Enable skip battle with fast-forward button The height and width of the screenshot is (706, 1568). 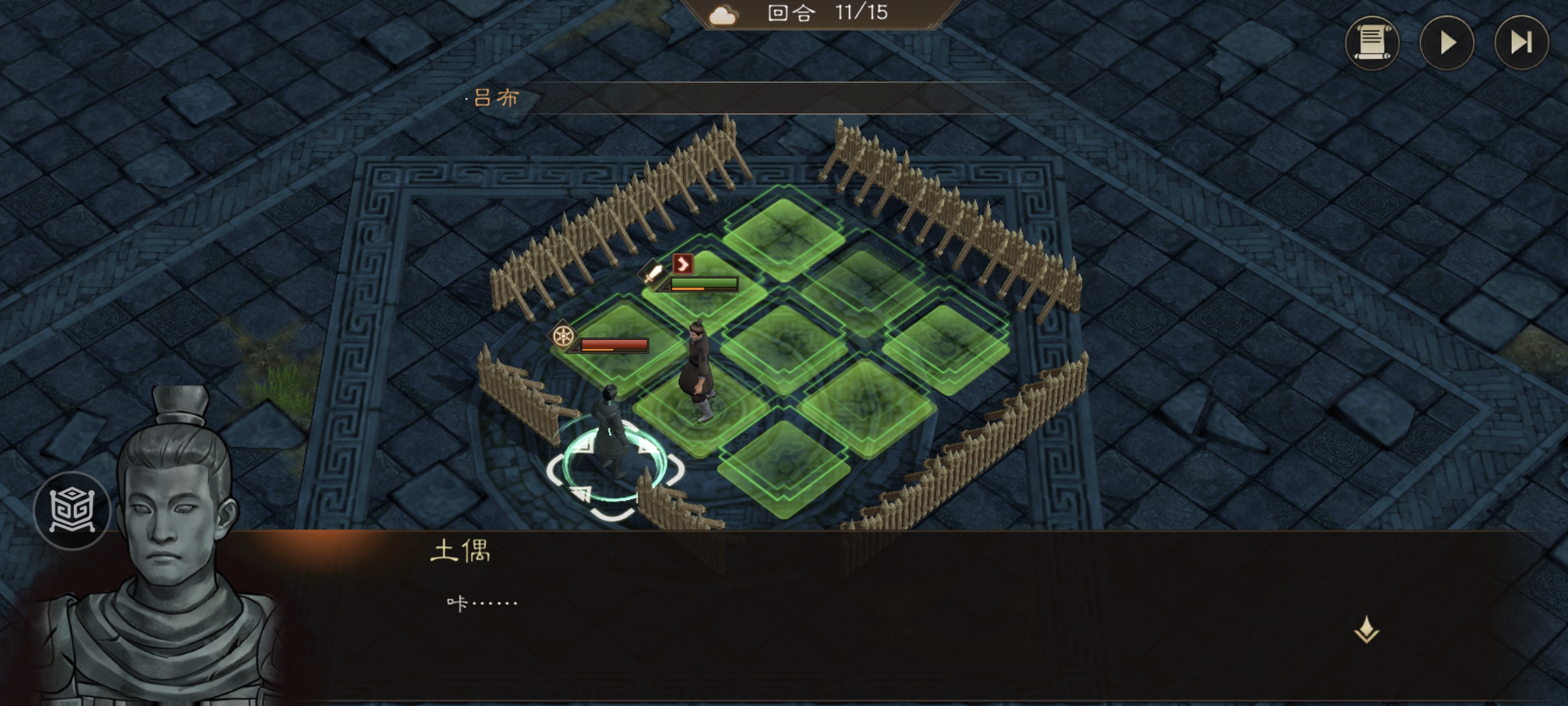point(1522,42)
